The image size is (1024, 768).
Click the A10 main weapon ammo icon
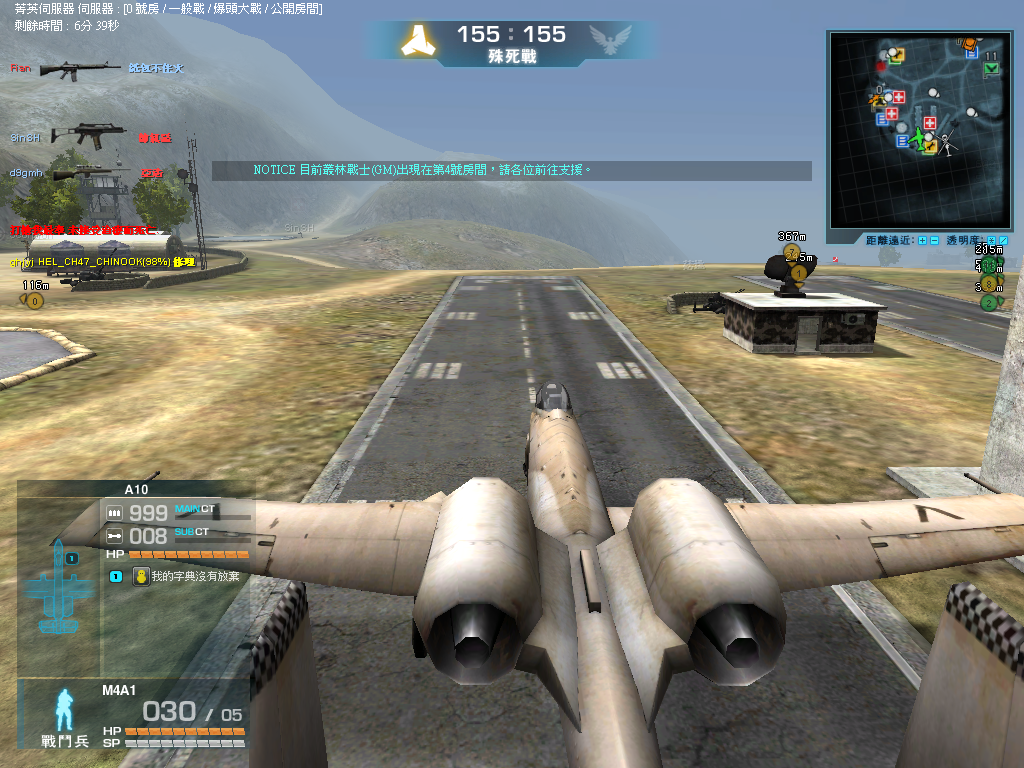click(114, 512)
